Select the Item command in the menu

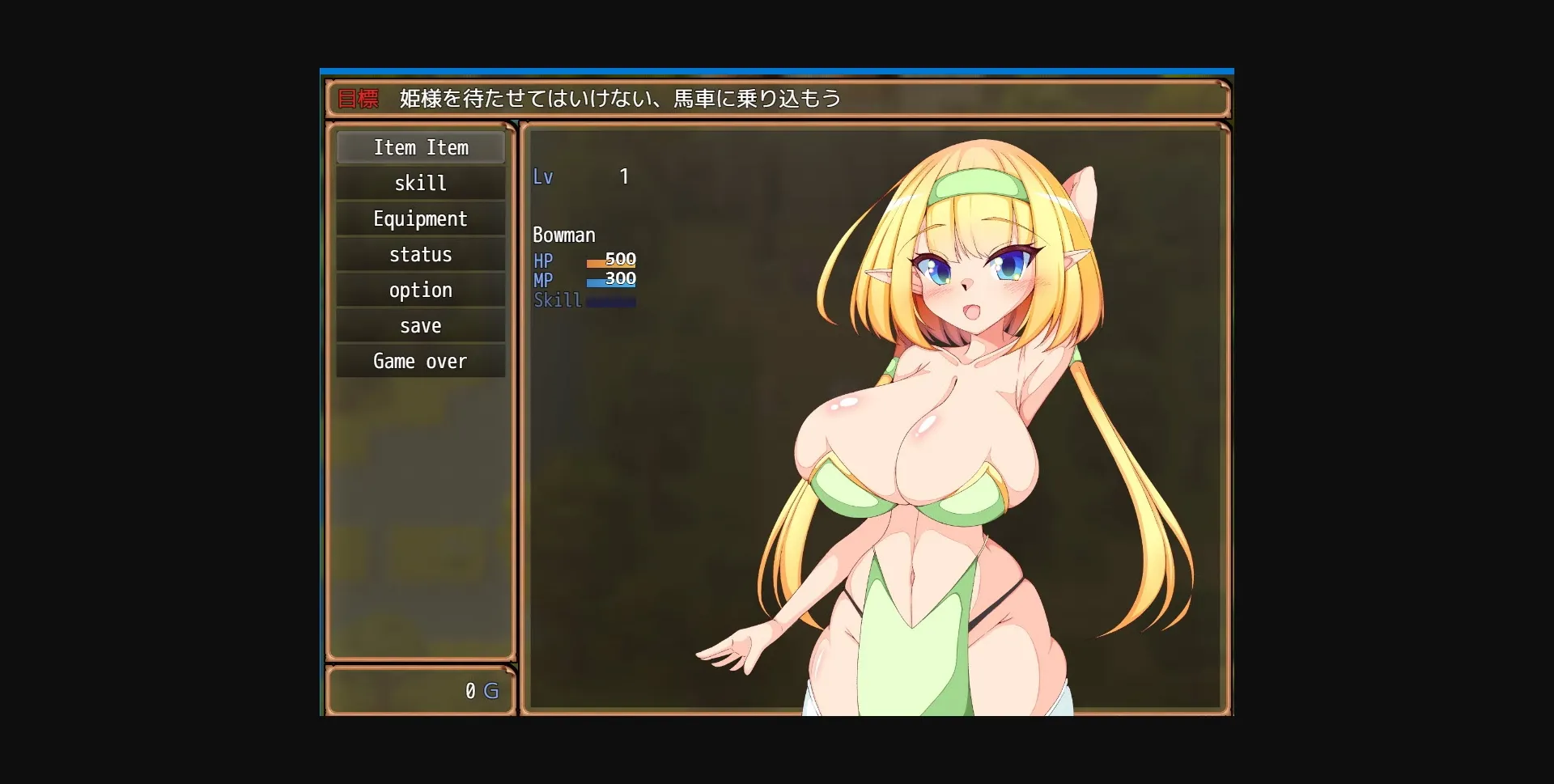pyautogui.click(x=420, y=147)
